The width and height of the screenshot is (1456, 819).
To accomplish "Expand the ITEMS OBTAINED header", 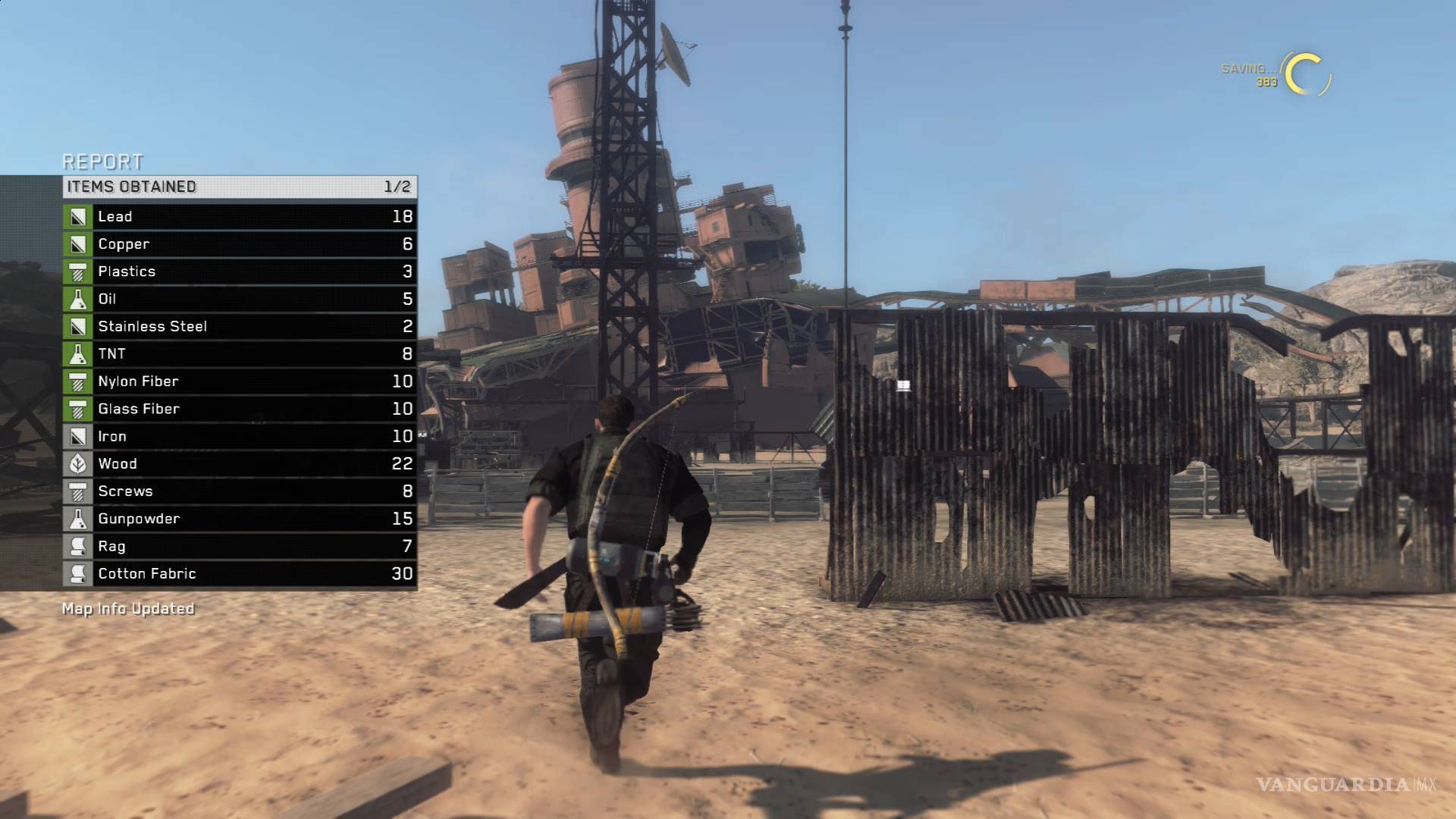I will 130,186.
